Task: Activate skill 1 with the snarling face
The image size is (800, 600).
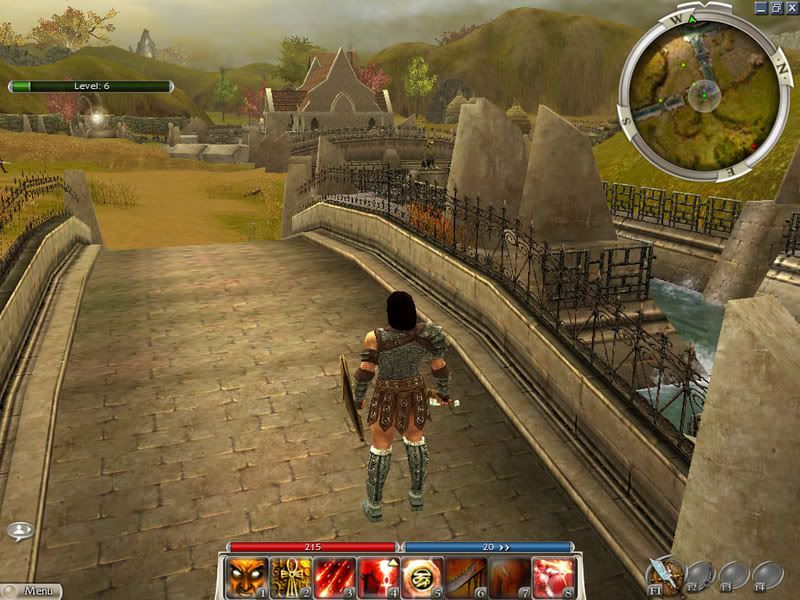Action: click(248, 577)
